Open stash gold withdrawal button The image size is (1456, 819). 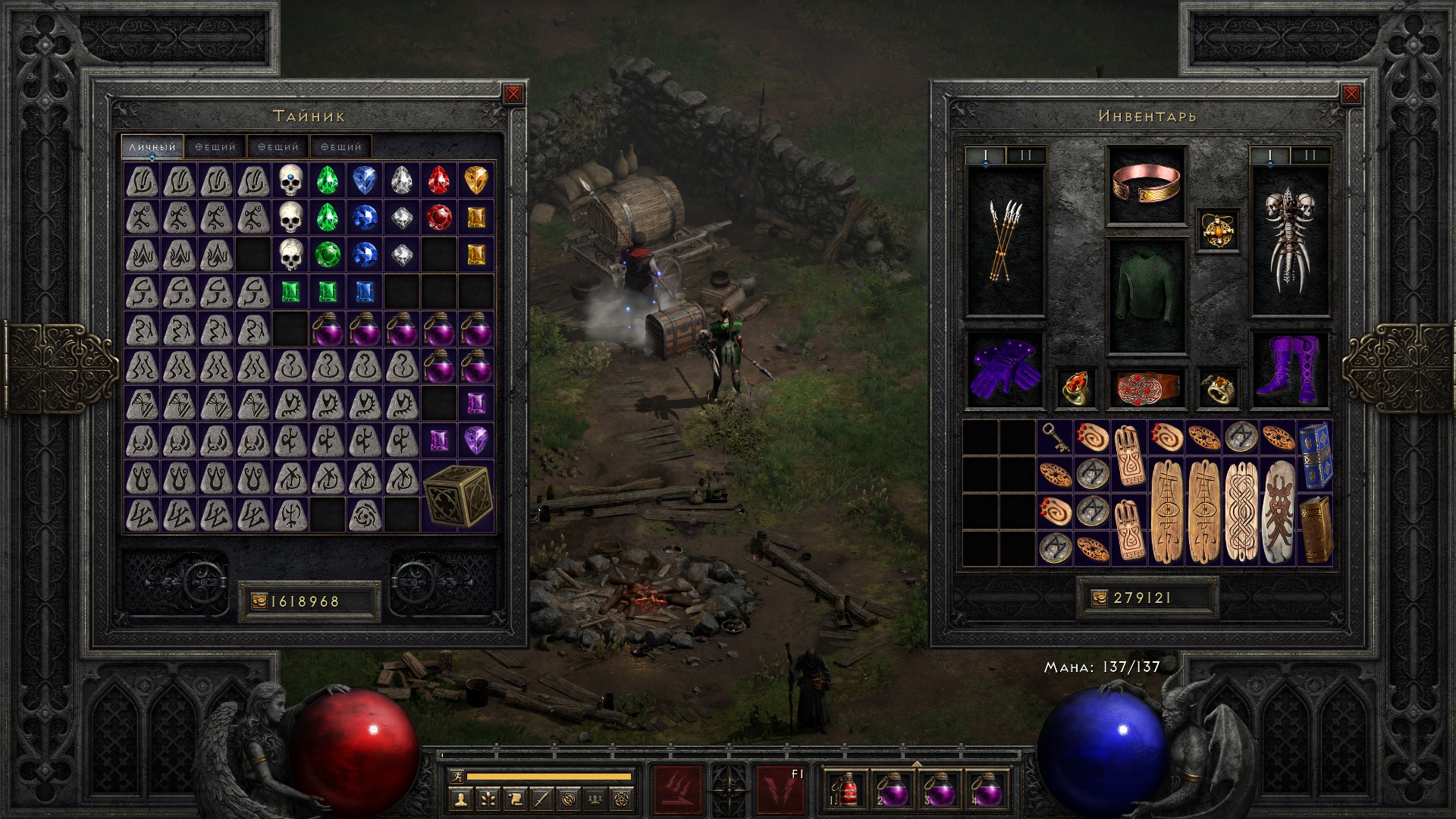tap(259, 601)
